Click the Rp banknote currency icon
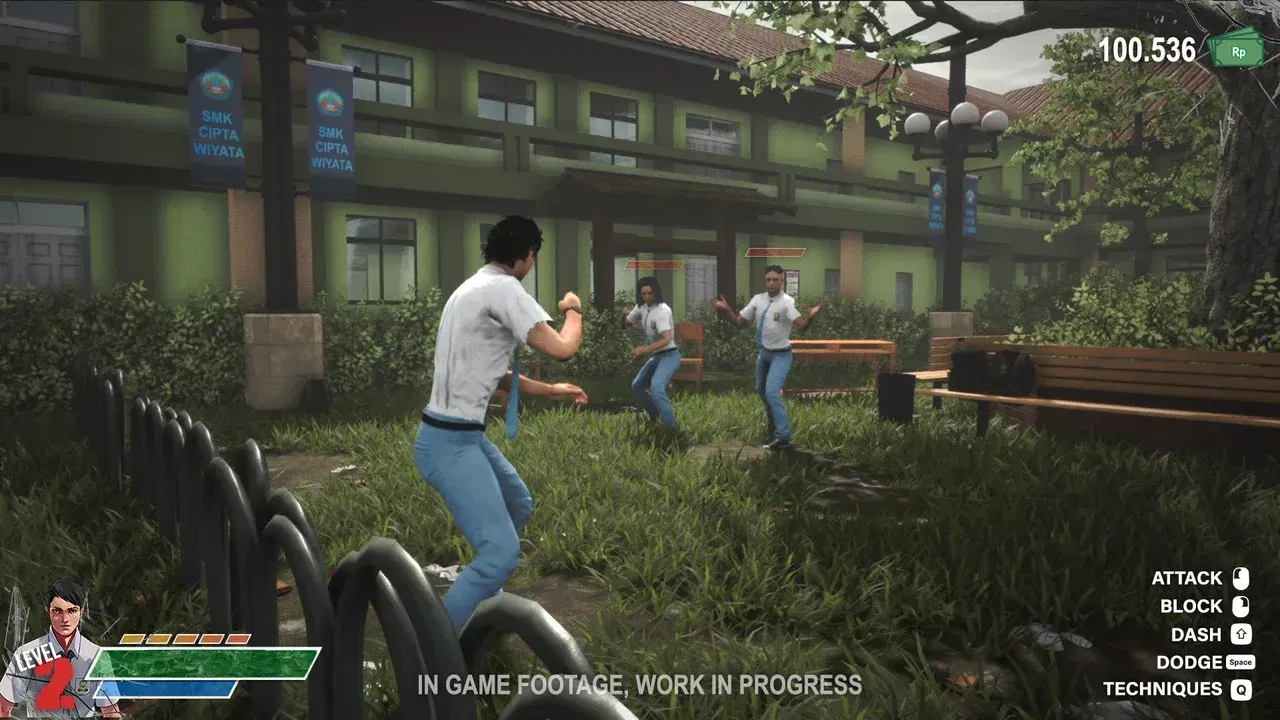The height and width of the screenshot is (720, 1280). coord(1240,48)
